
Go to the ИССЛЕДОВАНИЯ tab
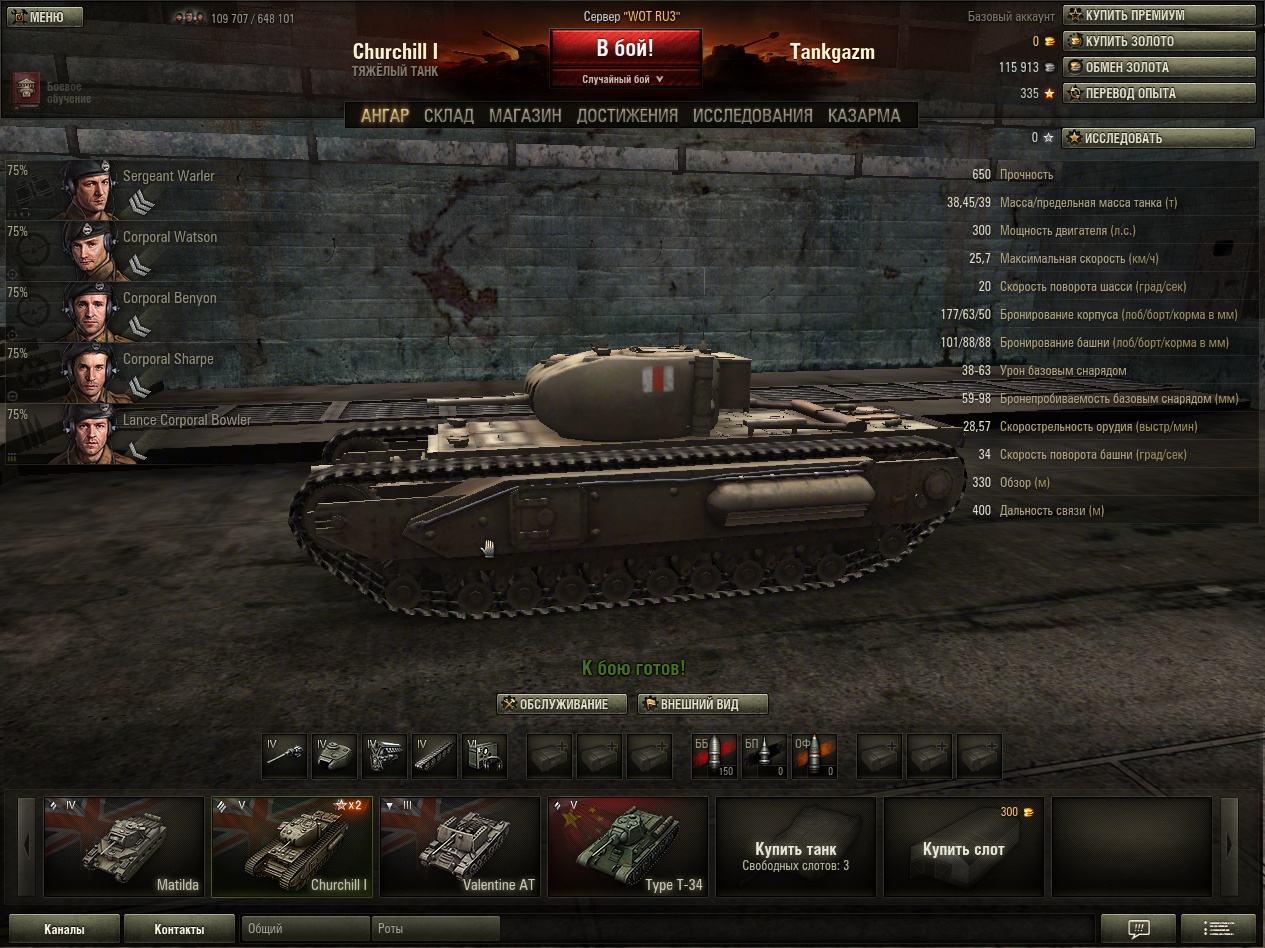pos(753,115)
